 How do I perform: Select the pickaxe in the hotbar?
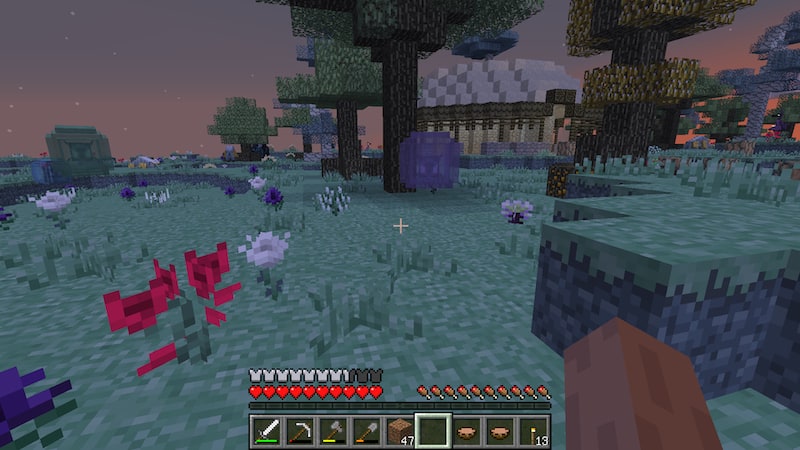pos(301,431)
